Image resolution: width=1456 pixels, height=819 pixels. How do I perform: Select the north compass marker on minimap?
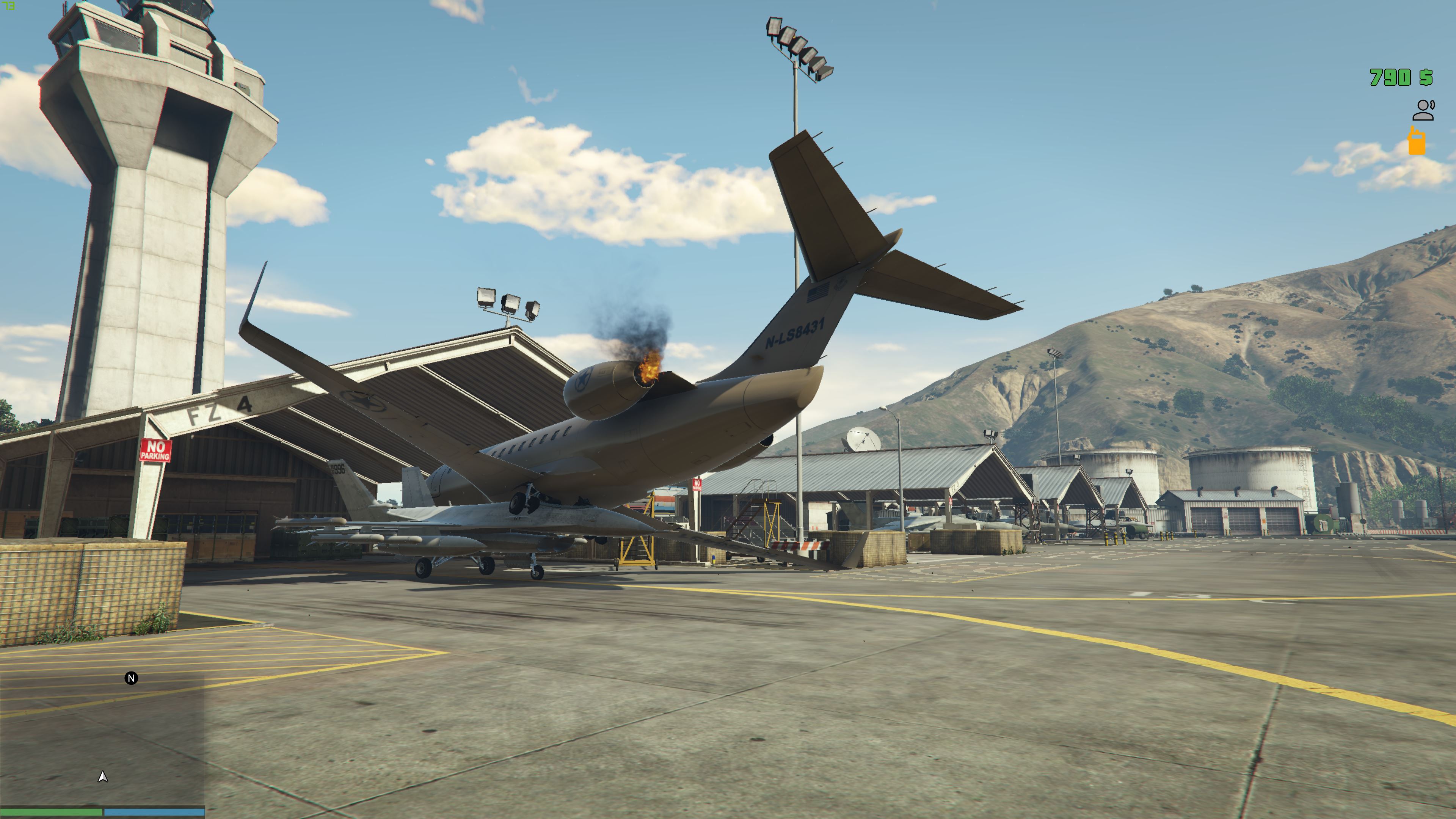pyautogui.click(x=131, y=678)
